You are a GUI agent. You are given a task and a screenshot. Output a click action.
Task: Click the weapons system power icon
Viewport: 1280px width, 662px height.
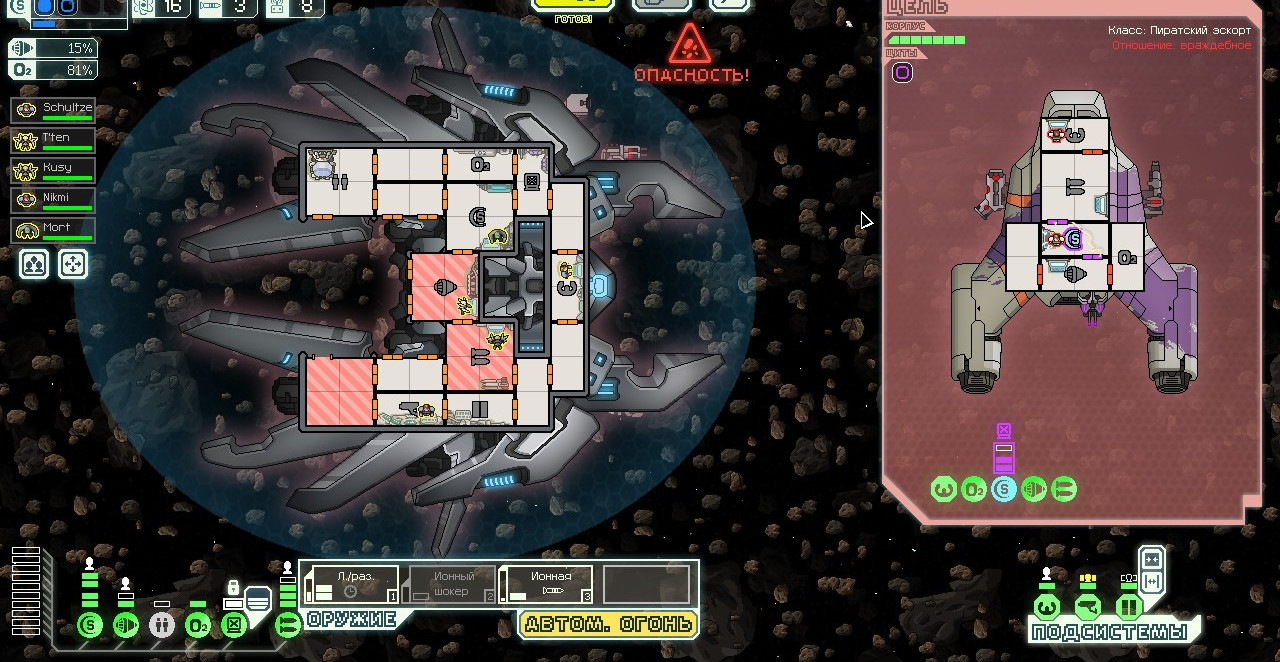[x=288, y=626]
